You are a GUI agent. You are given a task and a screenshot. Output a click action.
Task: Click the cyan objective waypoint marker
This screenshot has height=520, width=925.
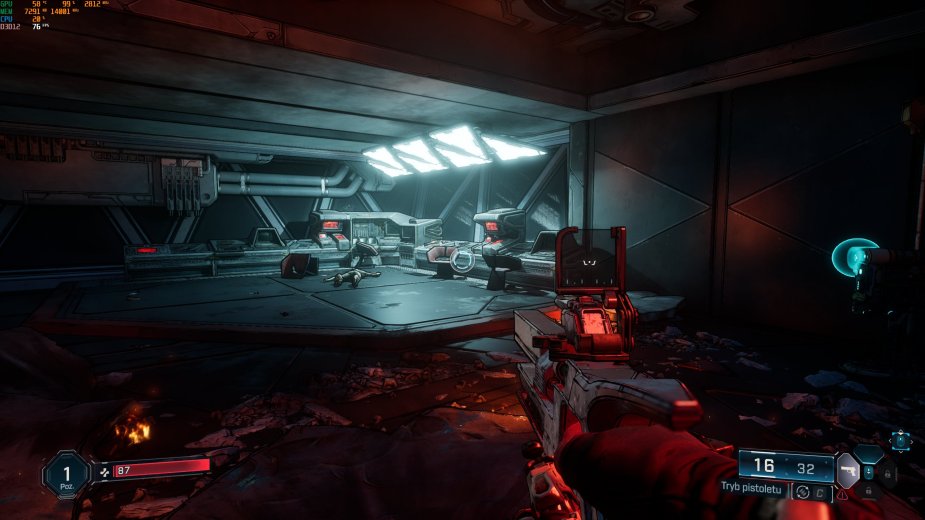point(852,257)
